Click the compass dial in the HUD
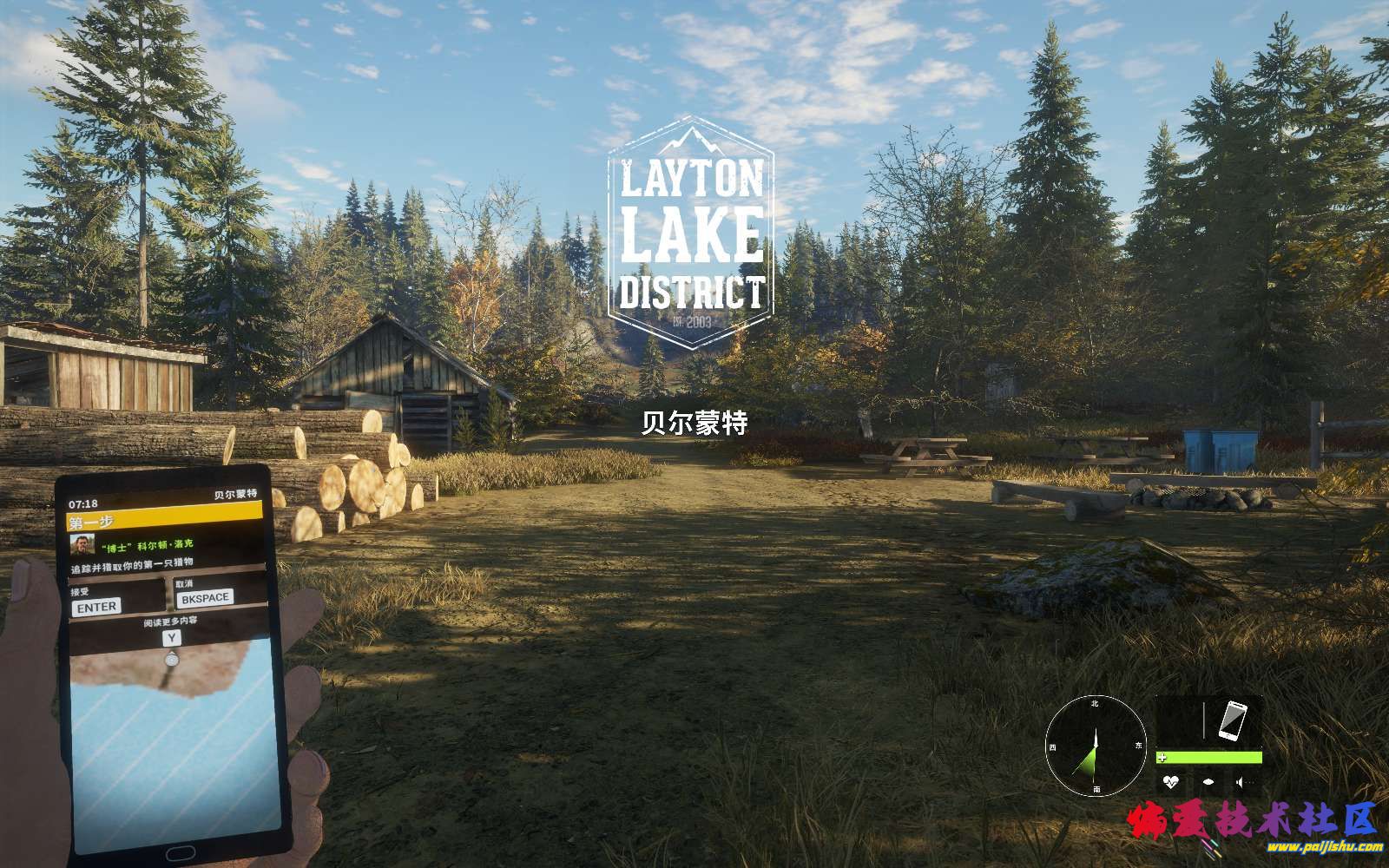Viewport: 1389px width, 868px height. (1095, 747)
